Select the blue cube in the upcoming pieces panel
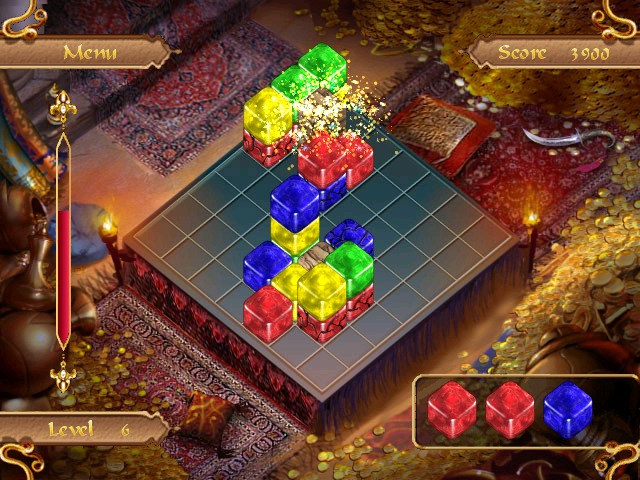The height and width of the screenshot is (480, 640). pos(568,410)
